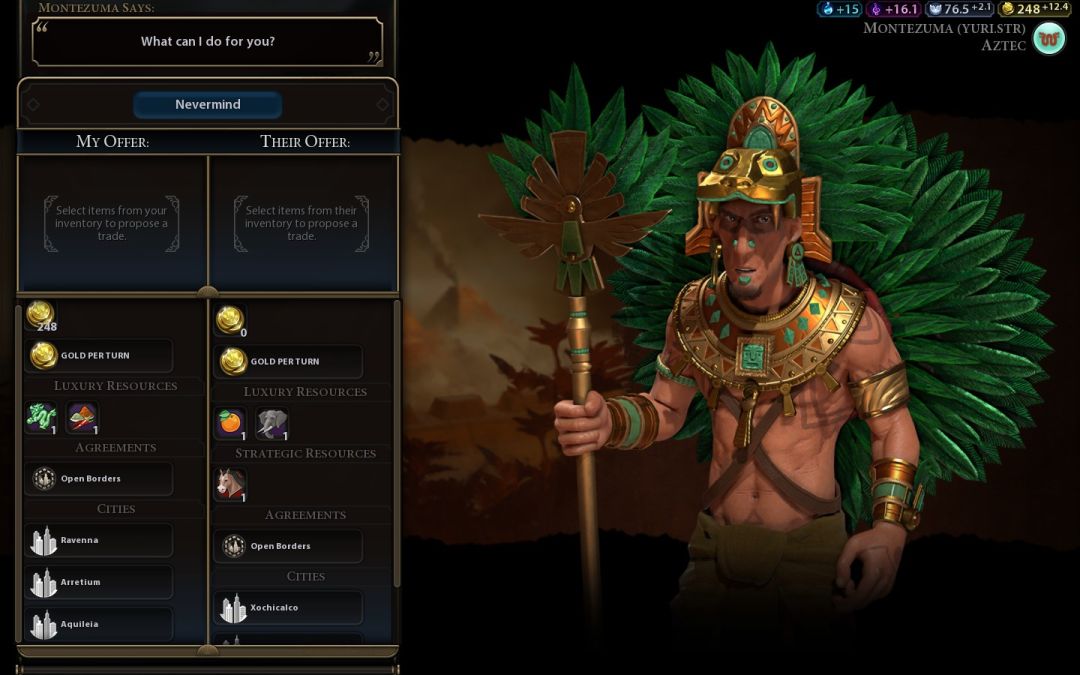This screenshot has width=1080, height=675.
Task: Click the Nevermind button
Action: click(207, 105)
